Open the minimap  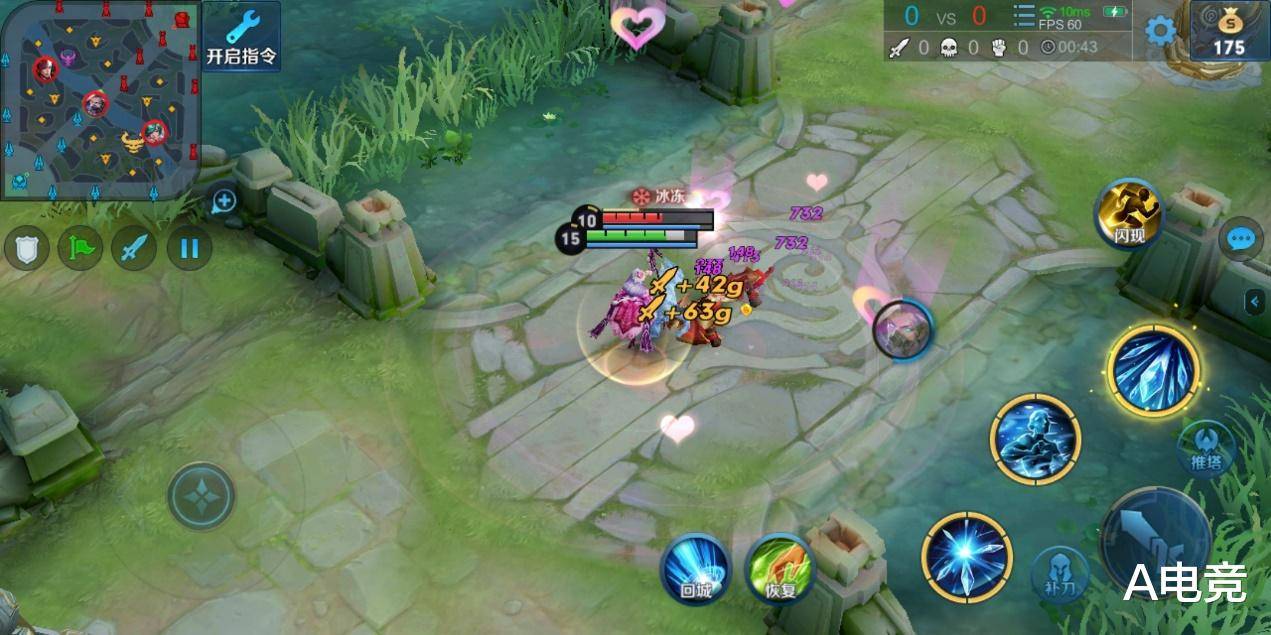coord(100,99)
